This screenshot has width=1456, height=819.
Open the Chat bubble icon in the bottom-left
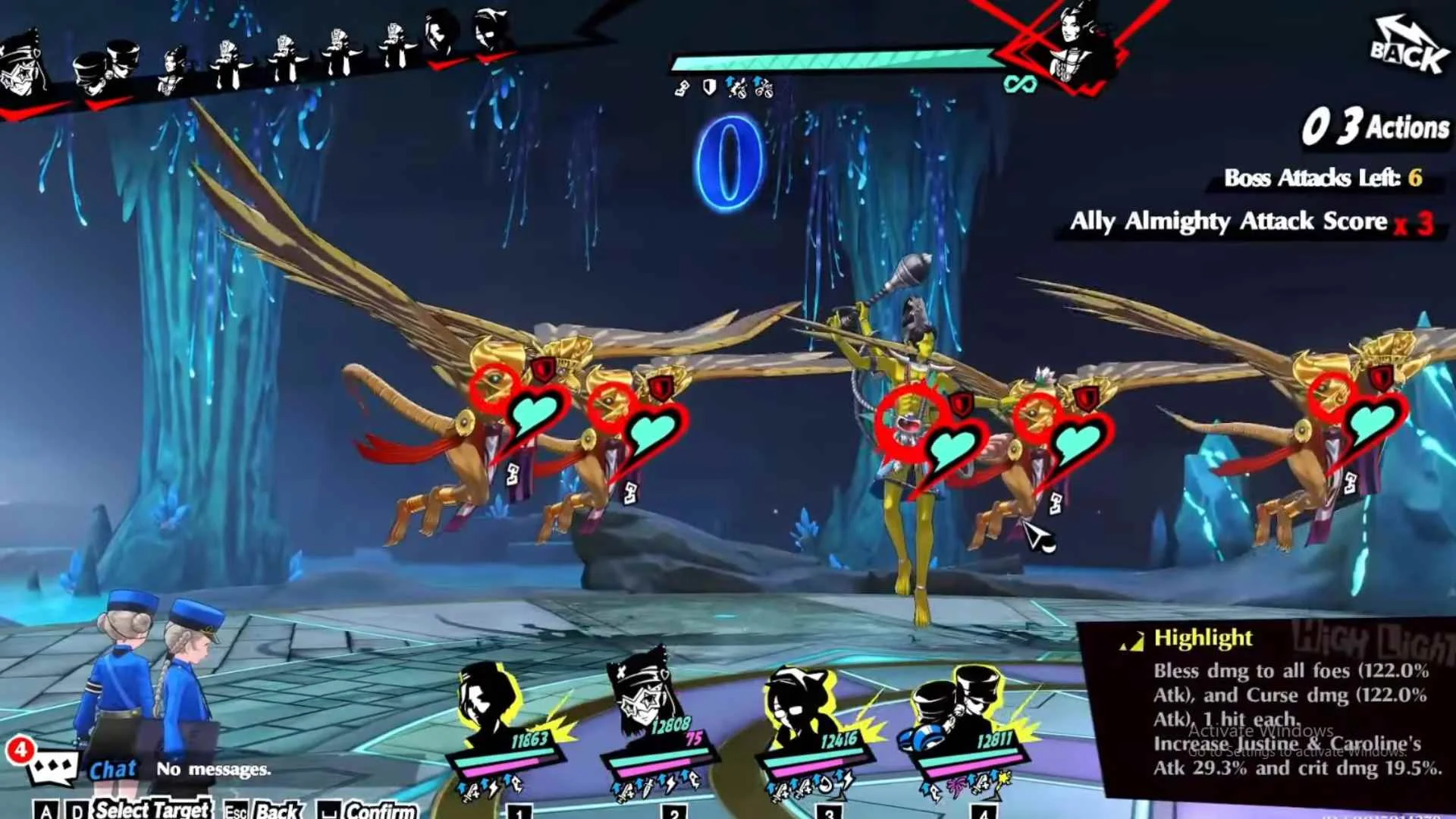pos(53,766)
